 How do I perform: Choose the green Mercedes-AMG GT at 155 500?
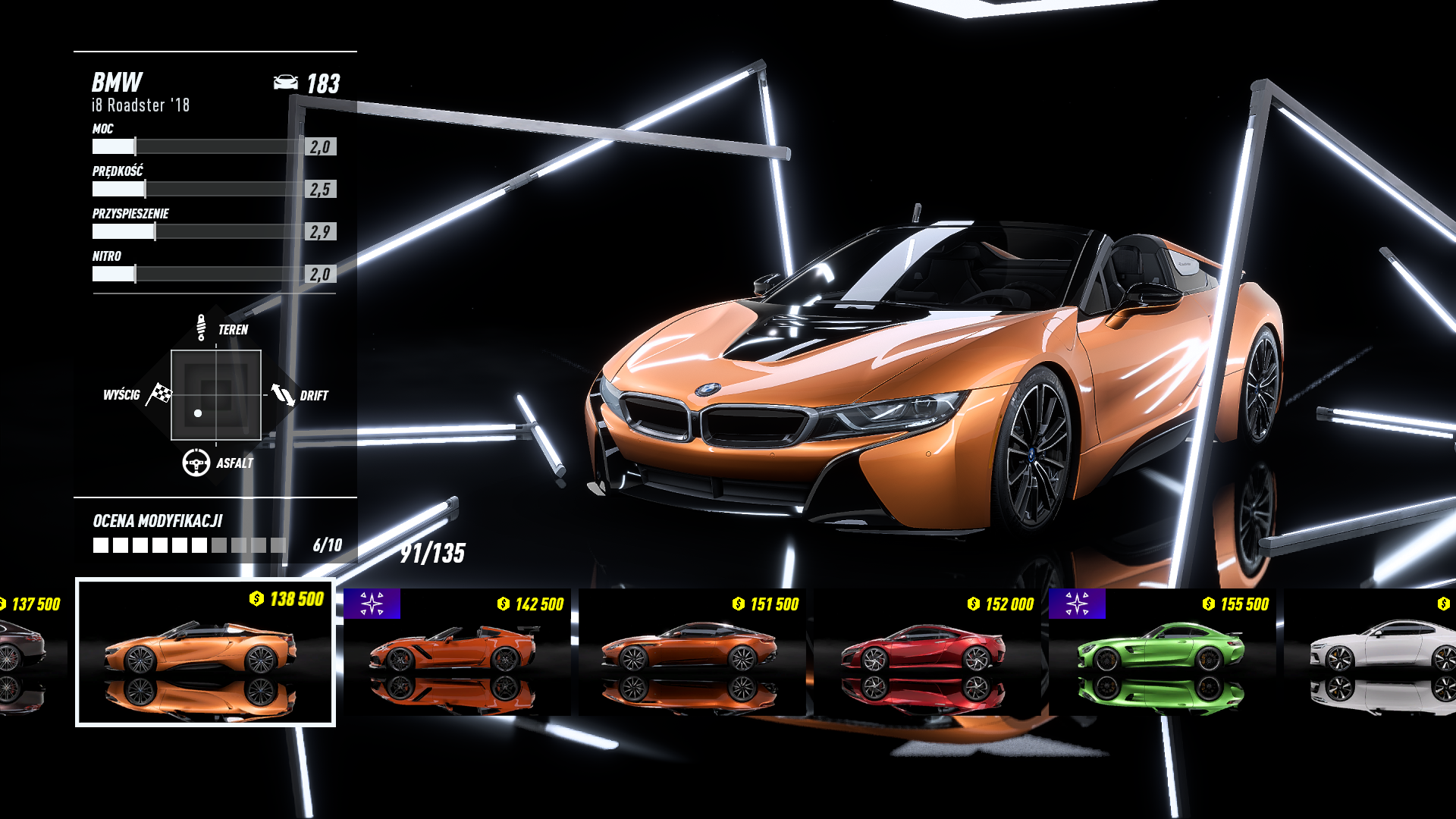(1162, 652)
